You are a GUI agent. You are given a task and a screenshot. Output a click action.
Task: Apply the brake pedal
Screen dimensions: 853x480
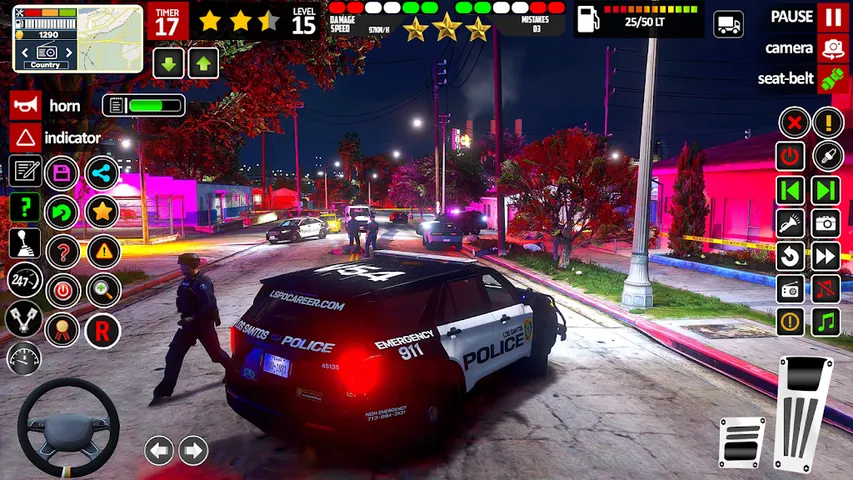pyautogui.click(x=741, y=440)
